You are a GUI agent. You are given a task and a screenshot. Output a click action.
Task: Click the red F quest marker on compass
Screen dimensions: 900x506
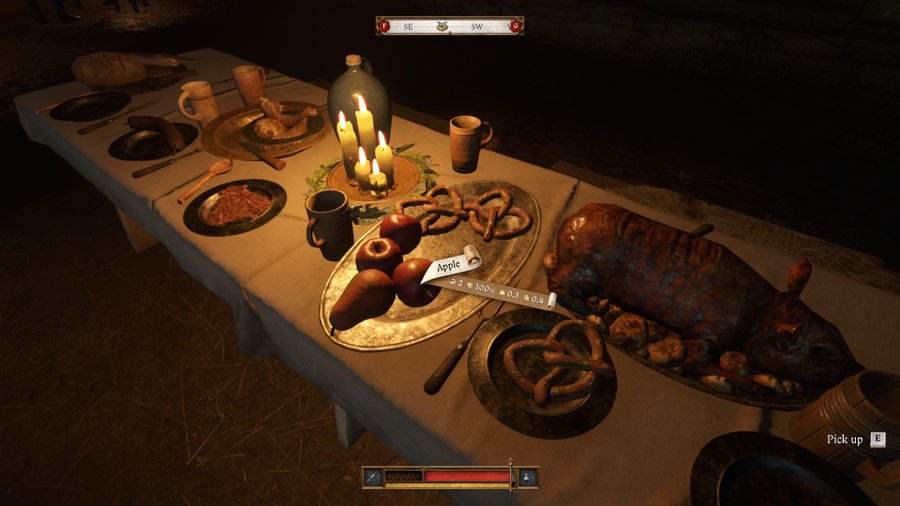(384, 26)
